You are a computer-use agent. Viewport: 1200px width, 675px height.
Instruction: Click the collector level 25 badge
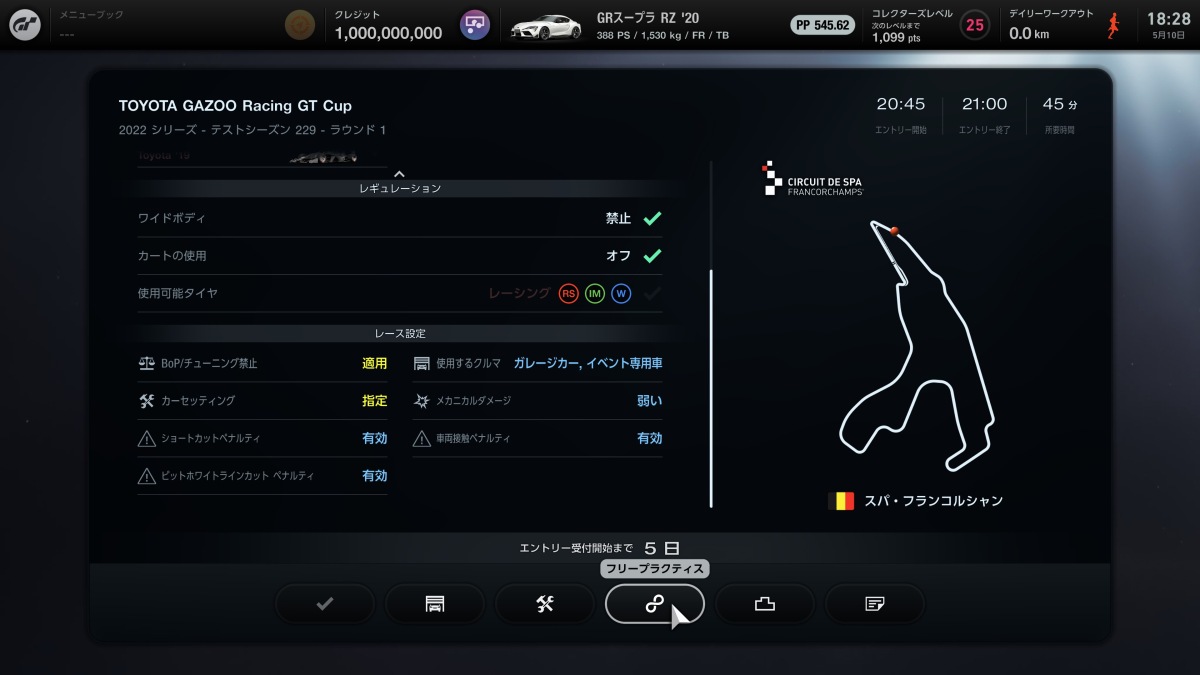(975, 25)
